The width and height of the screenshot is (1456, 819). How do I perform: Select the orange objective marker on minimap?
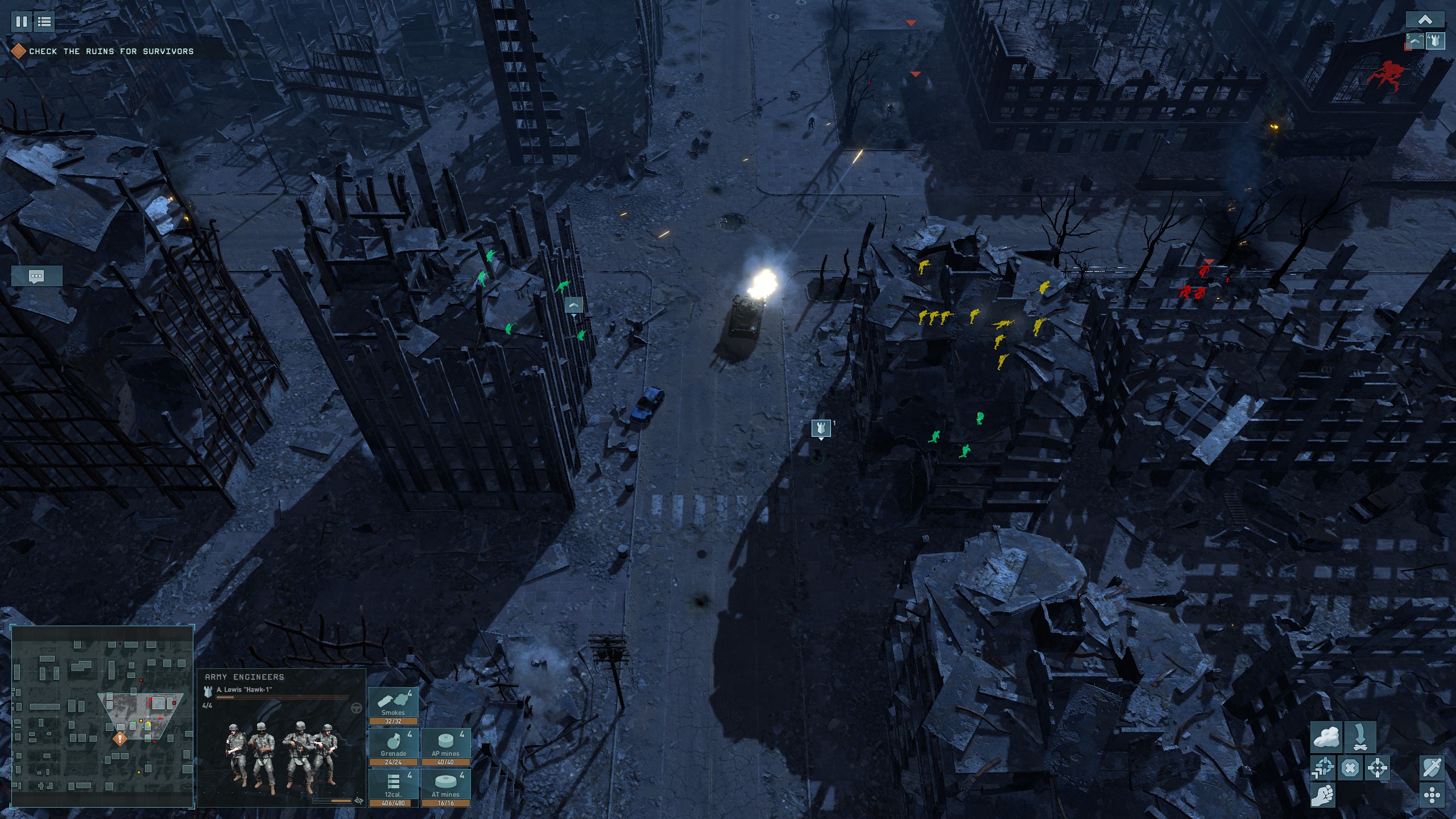click(119, 739)
